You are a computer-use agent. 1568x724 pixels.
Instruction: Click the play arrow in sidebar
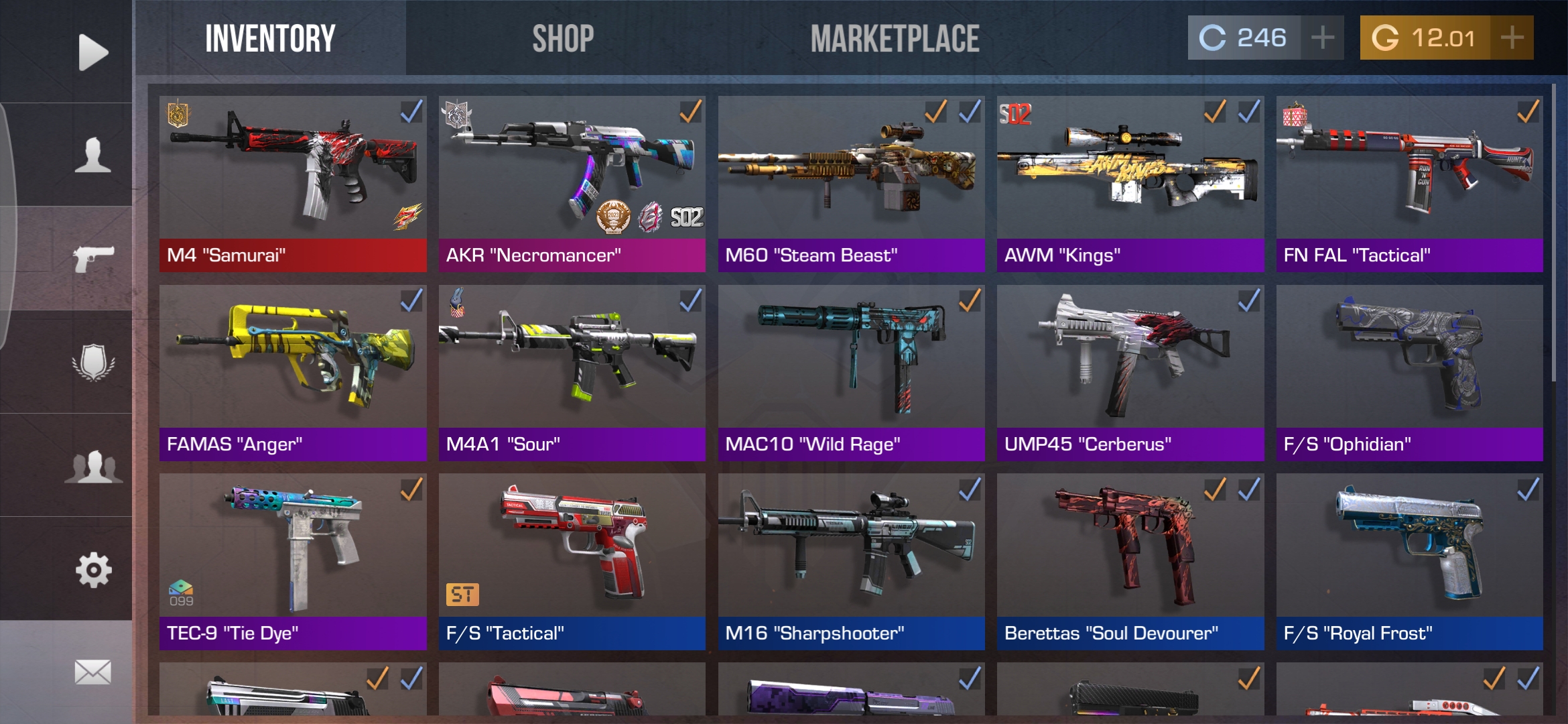pyautogui.click(x=92, y=52)
